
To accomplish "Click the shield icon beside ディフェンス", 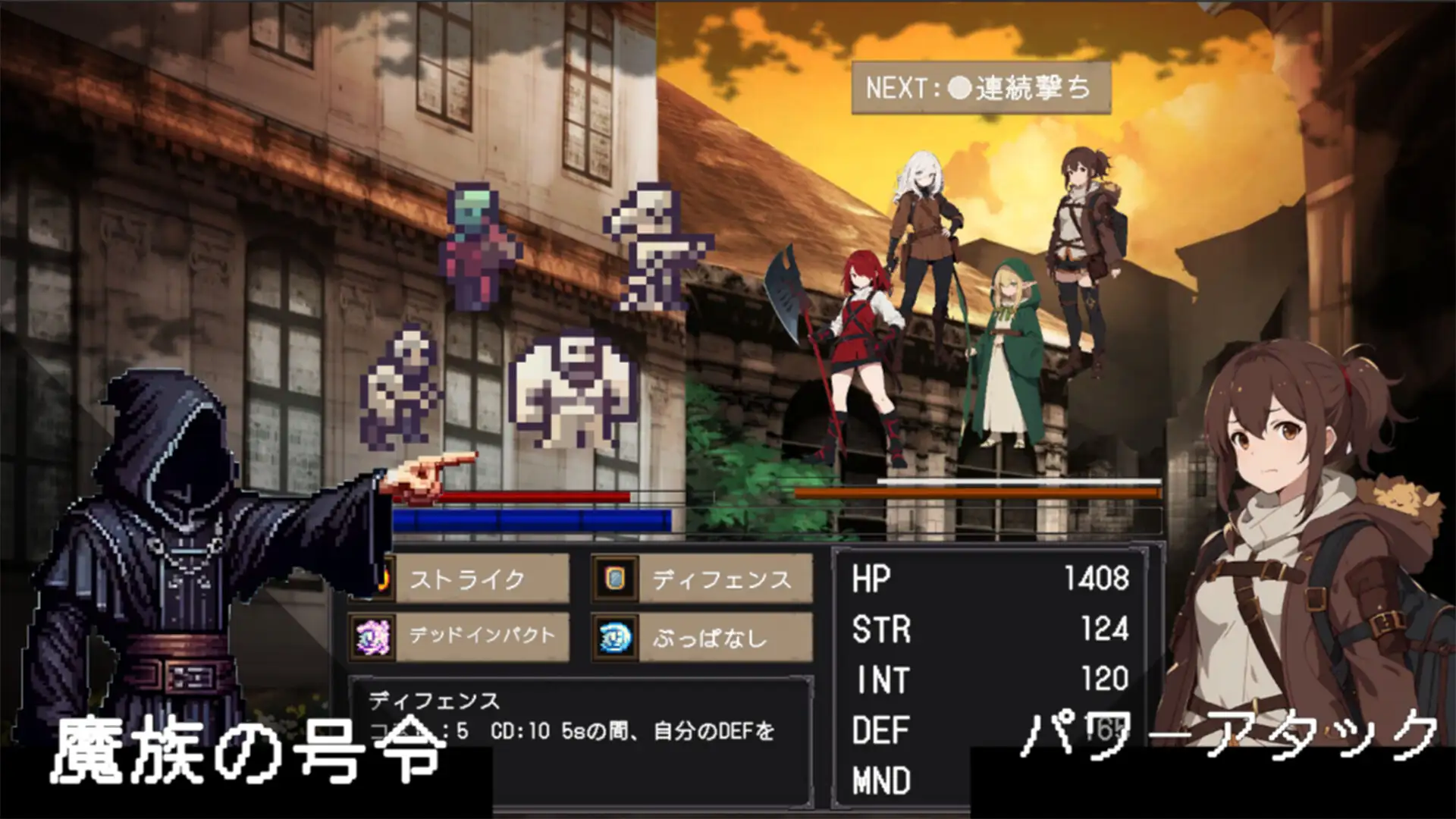I will [615, 579].
